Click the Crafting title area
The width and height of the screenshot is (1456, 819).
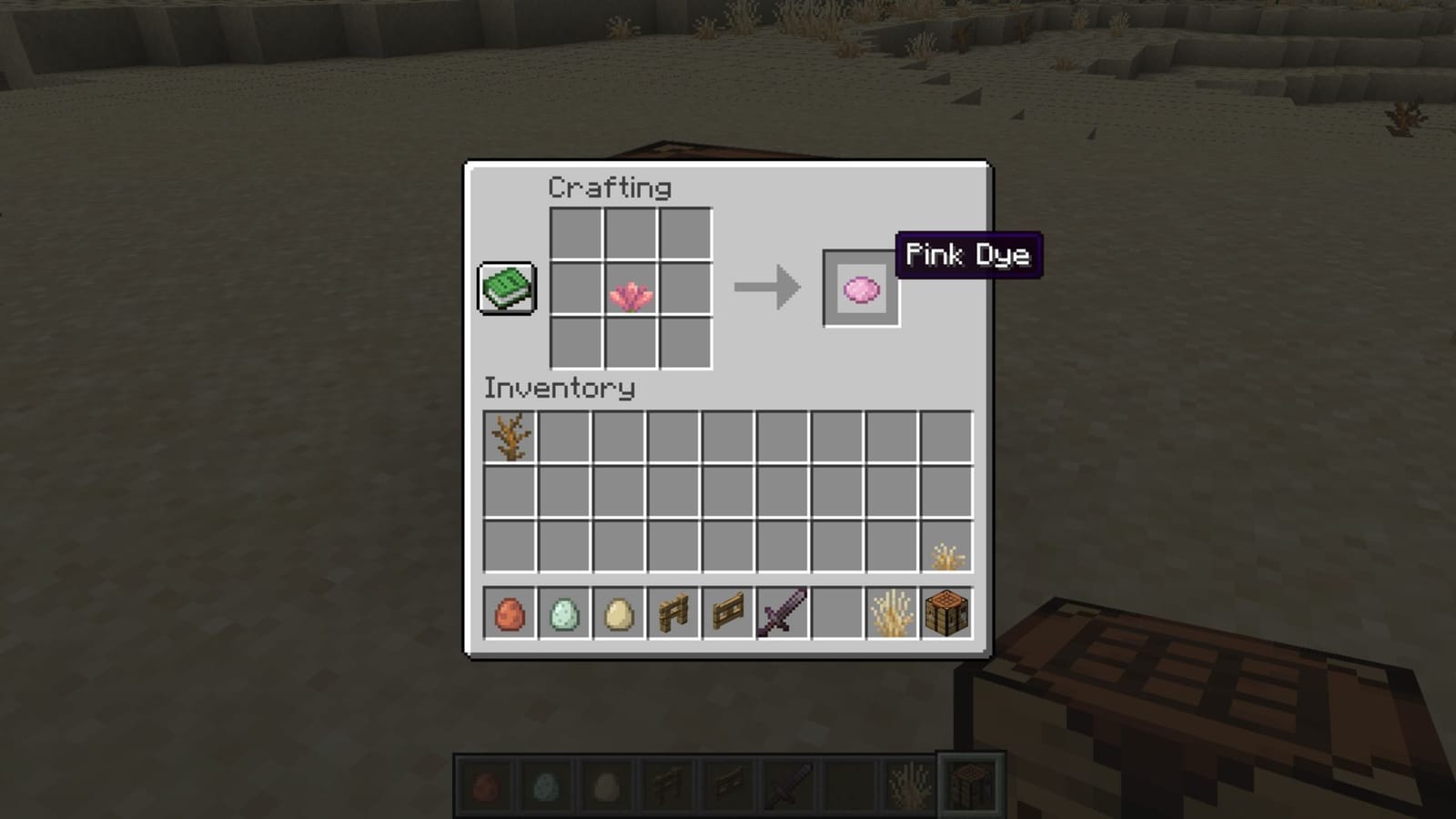tap(610, 188)
